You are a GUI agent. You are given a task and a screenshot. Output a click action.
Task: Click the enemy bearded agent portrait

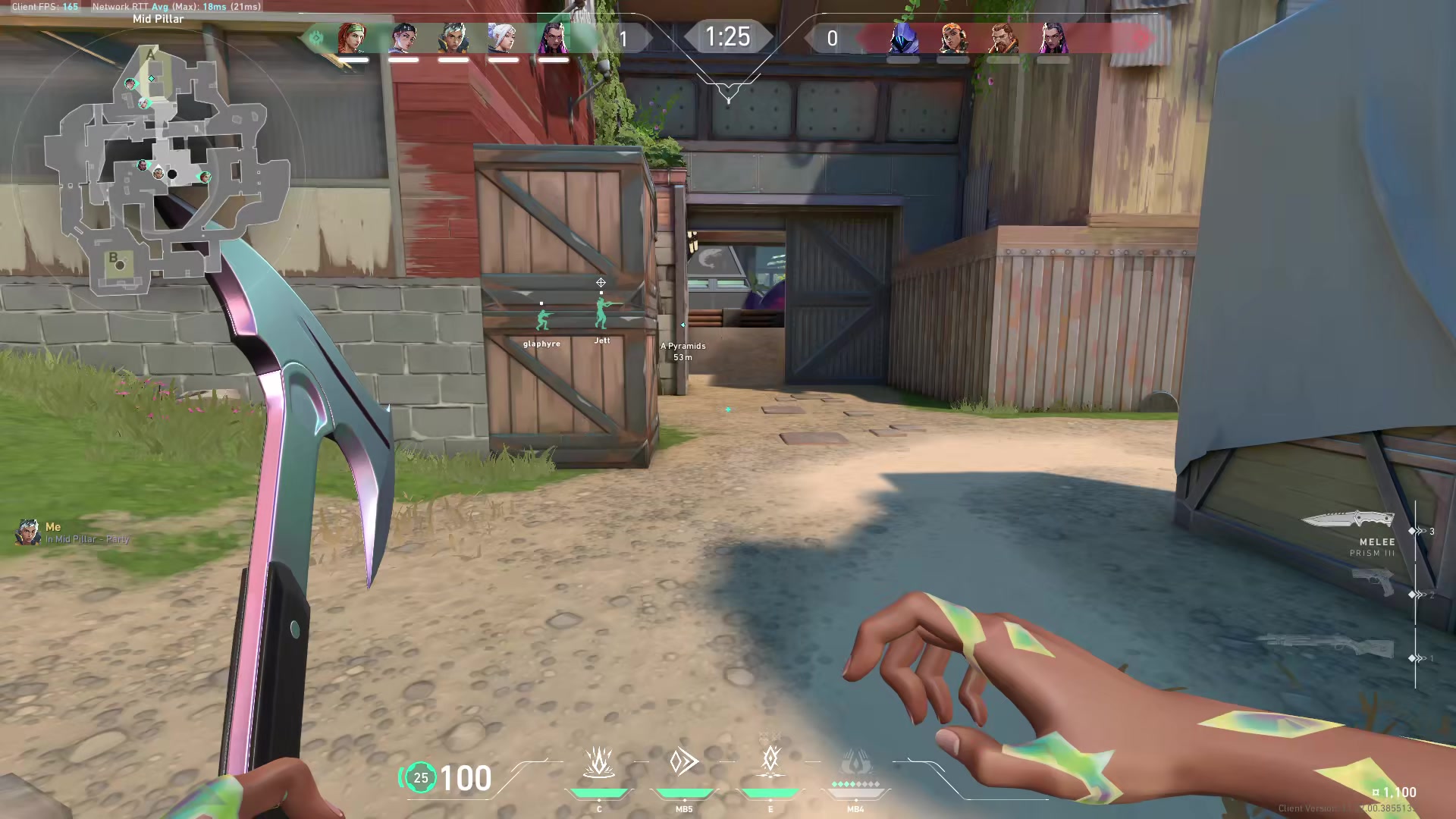1003,38
